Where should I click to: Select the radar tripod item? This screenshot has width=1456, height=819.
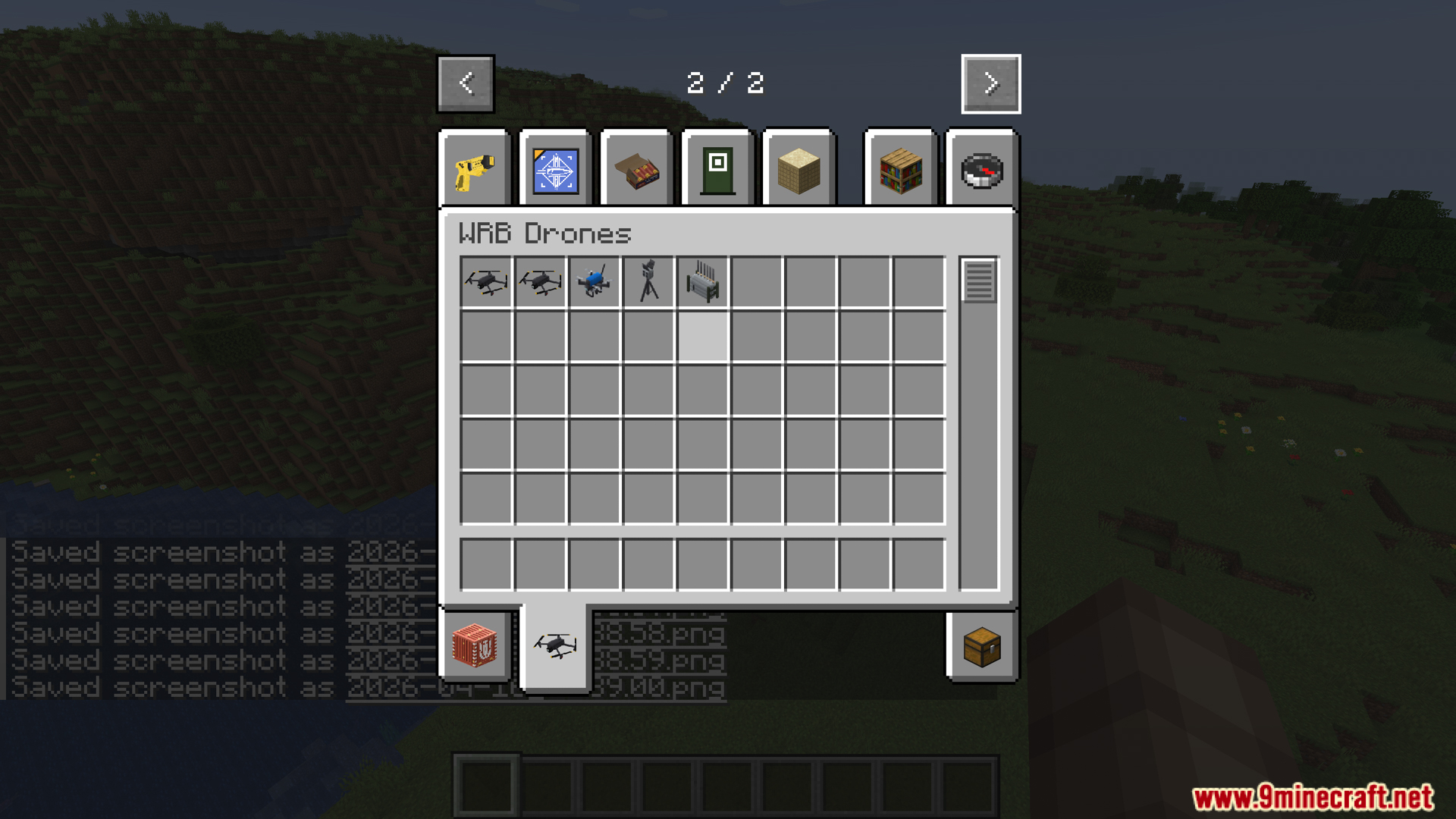click(x=648, y=282)
